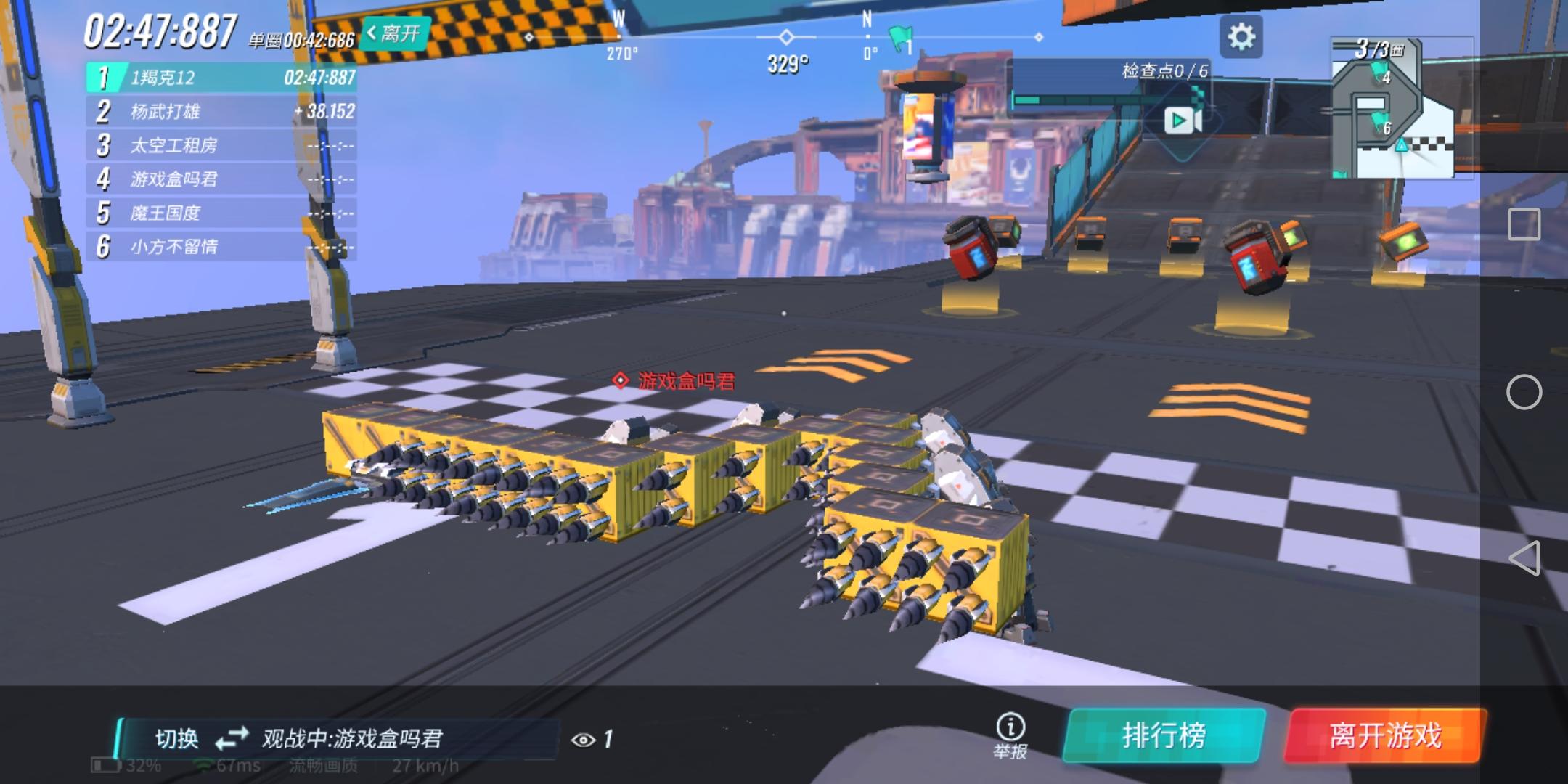Toggle 切换 to switch spectated player
Screen dimensions: 1568x784
click(178, 738)
